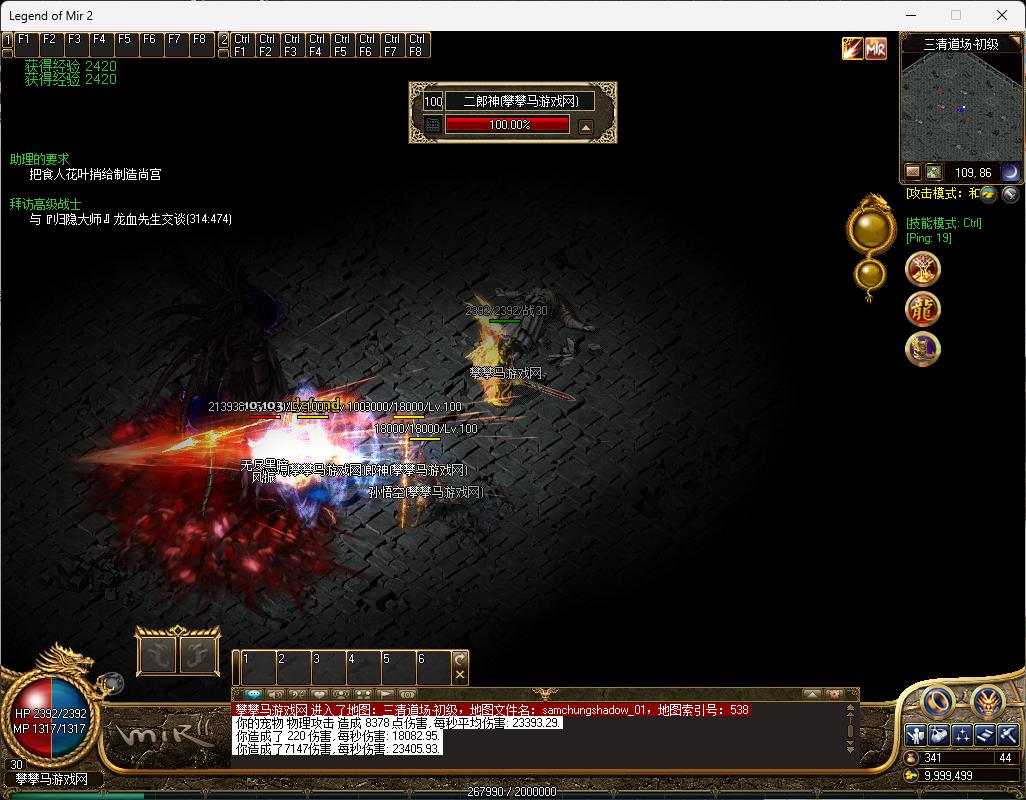Open the envelope mail button under minimap
The height and width of the screenshot is (800, 1026).
tap(913, 172)
